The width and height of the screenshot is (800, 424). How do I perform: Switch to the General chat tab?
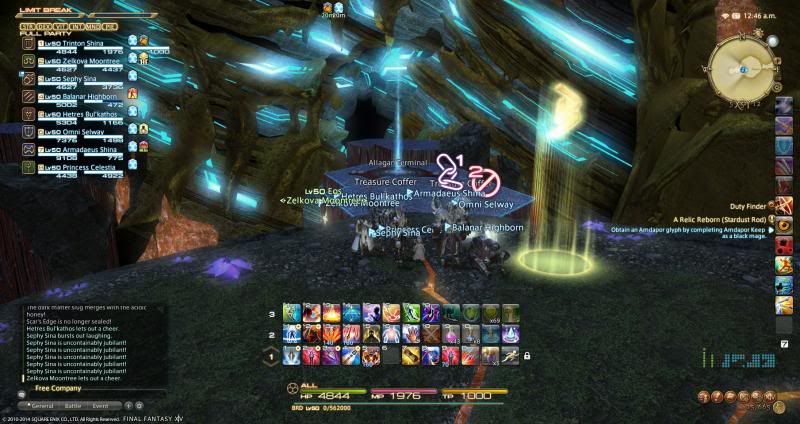tap(42, 406)
